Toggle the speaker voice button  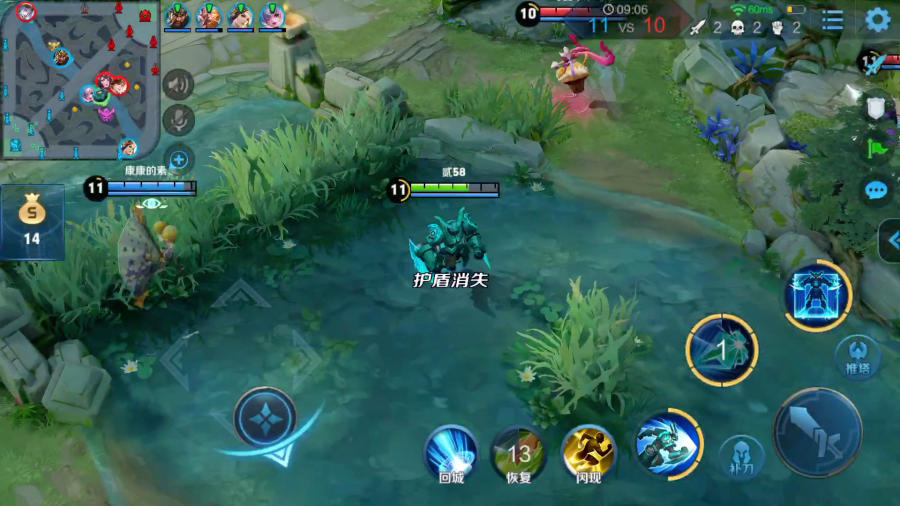178,86
